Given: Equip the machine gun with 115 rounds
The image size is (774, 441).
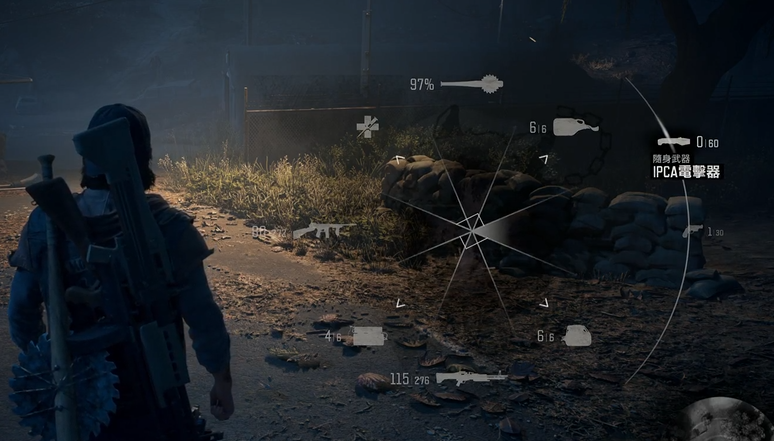Looking at the screenshot, I should coord(472,378).
